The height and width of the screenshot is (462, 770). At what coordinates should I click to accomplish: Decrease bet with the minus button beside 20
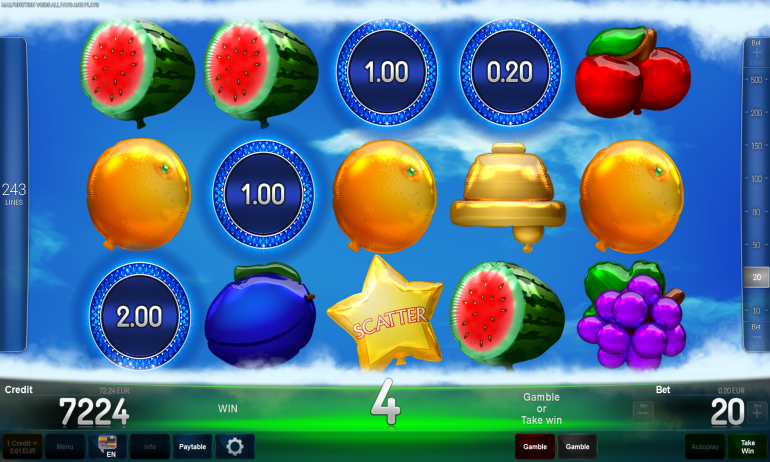pyautogui.click(x=644, y=410)
